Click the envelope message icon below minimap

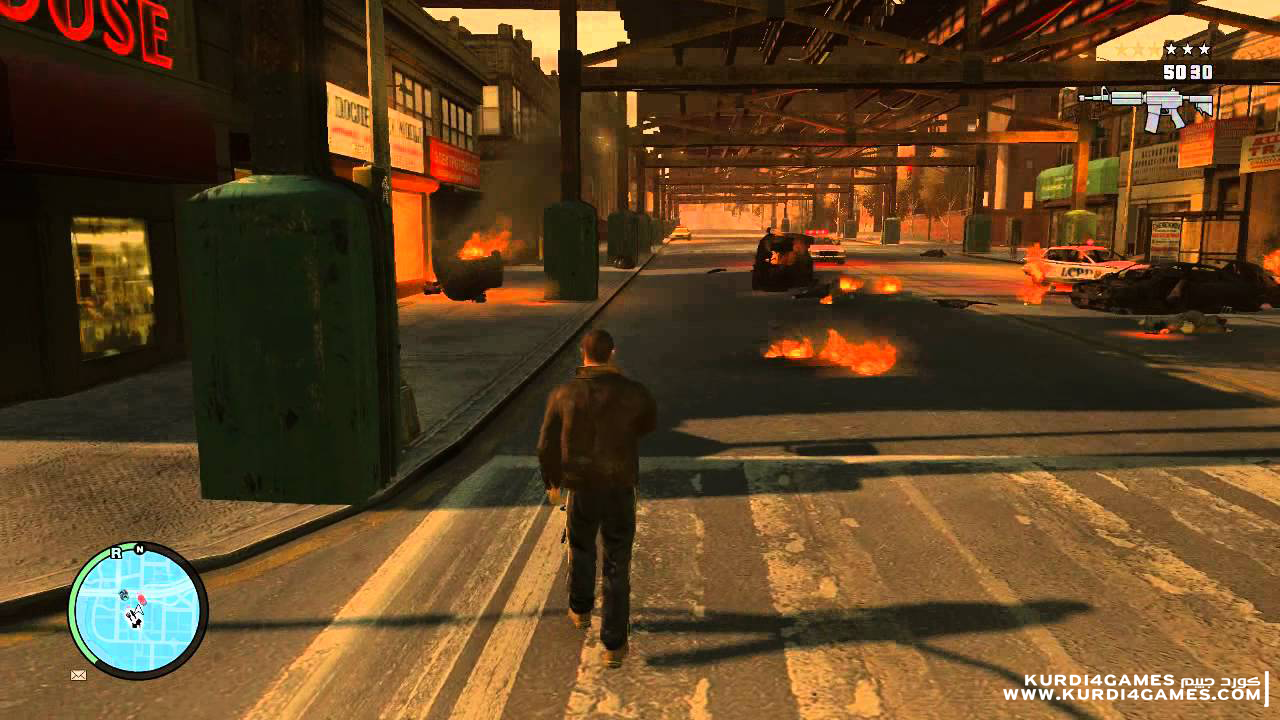78,674
